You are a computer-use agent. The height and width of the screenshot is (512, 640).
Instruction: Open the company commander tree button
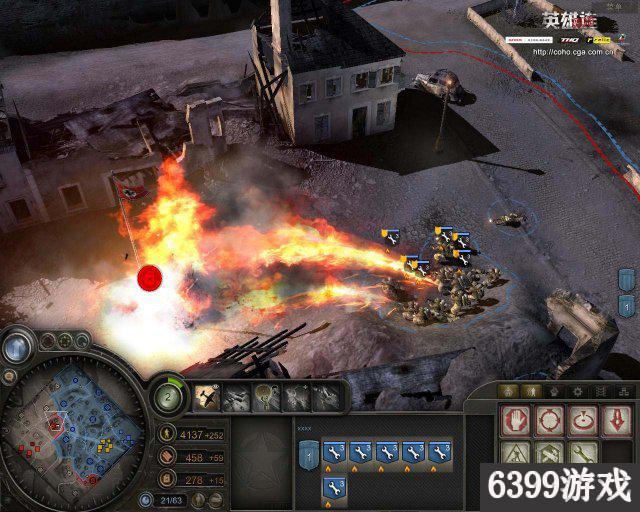coord(169,397)
